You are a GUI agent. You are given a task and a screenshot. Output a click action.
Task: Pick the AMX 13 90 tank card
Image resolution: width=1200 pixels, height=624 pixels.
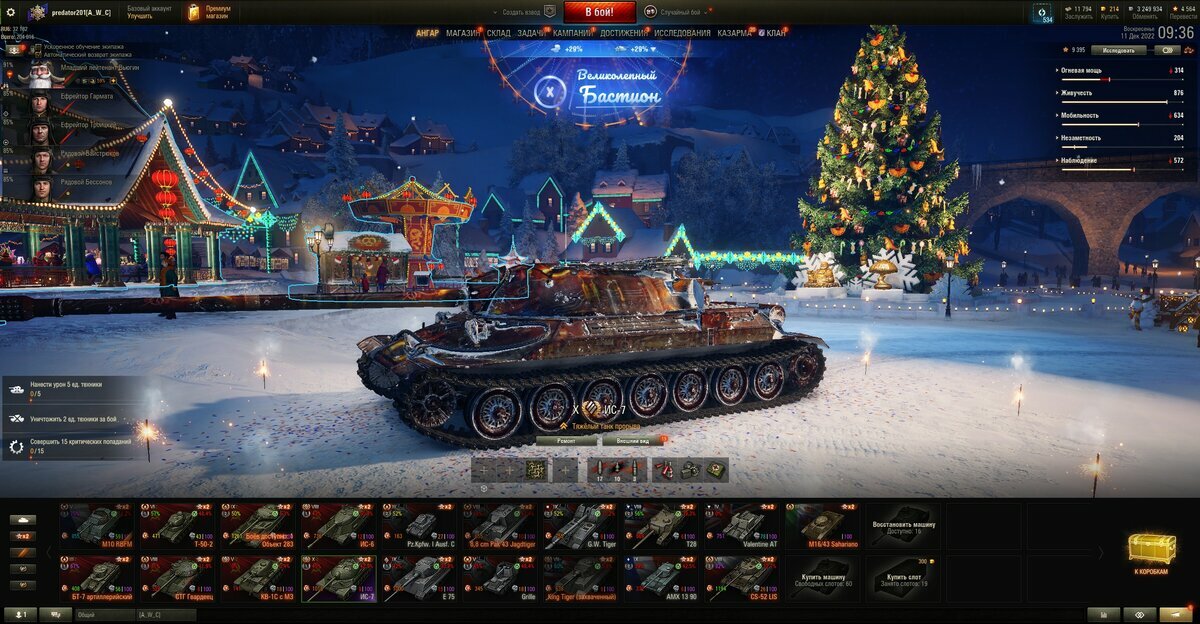point(663,577)
